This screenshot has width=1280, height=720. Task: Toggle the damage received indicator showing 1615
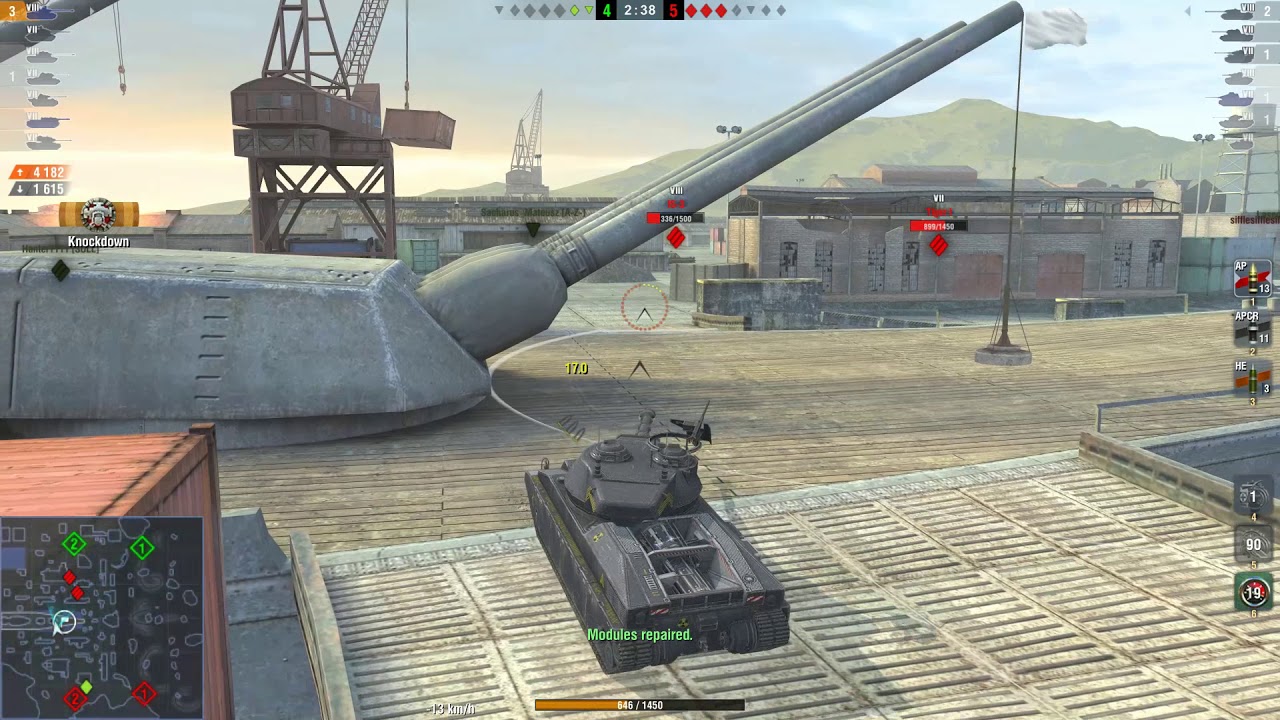click(x=38, y=187)
